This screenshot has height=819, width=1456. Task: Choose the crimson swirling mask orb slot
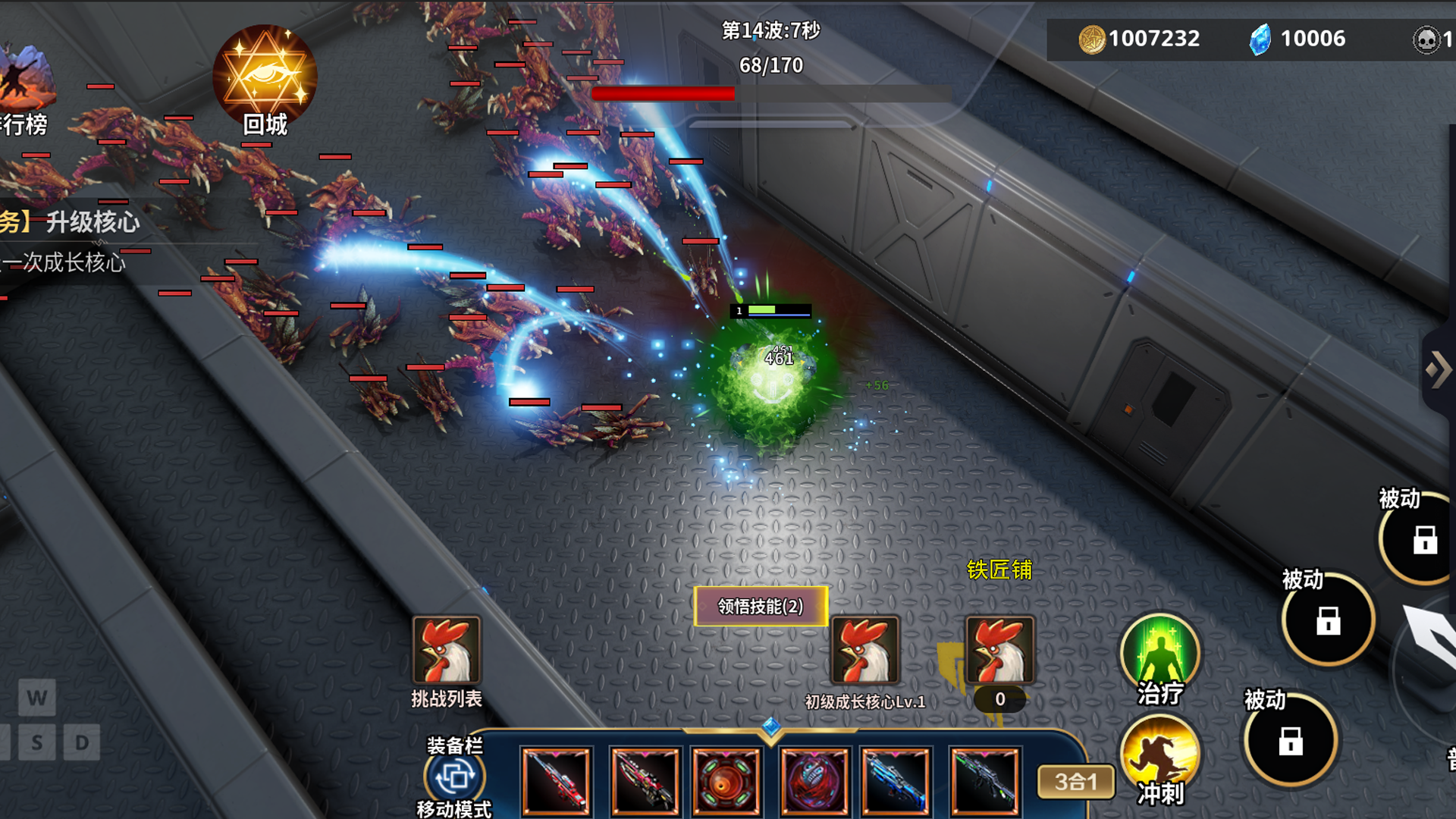[814, 781]
